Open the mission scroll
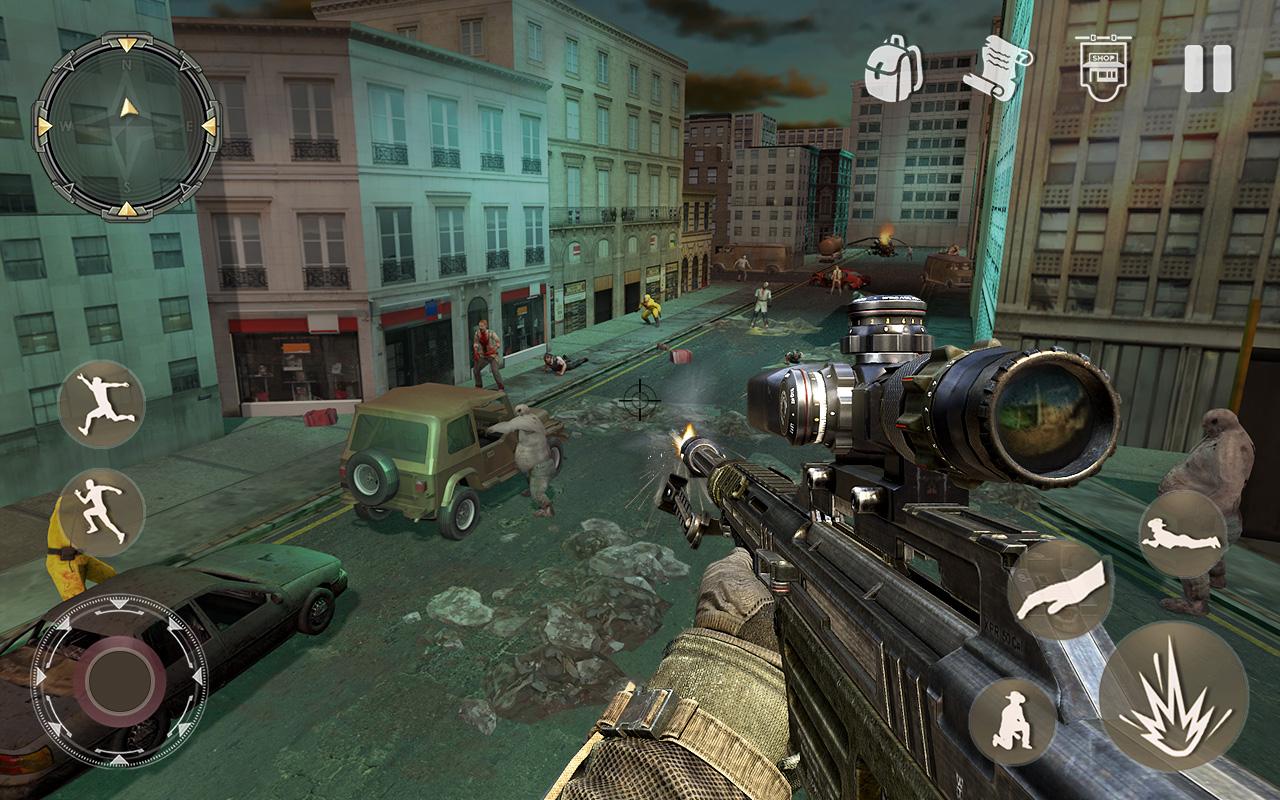The height and width of the screenshot is (800, 1280). point(996,66)
